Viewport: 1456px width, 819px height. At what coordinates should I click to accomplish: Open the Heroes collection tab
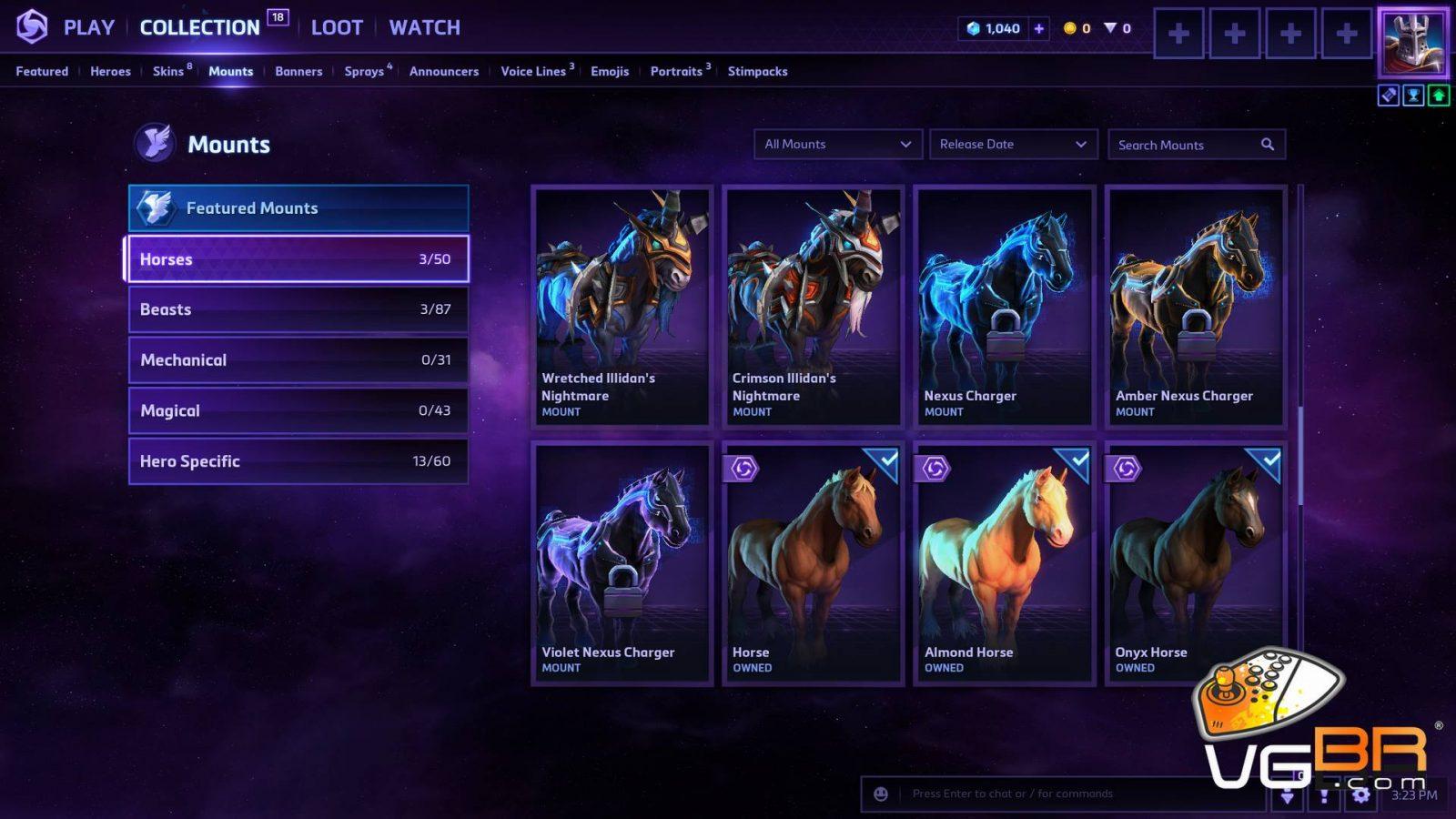tap(110, 71)
